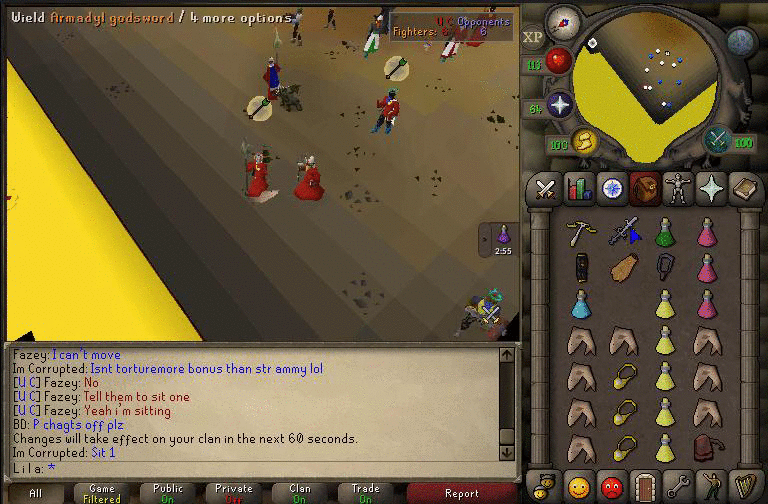Activate quick prayers orb
Image resolution: width=768 pixels, height=504 pixels.
[x=560, y=106]
